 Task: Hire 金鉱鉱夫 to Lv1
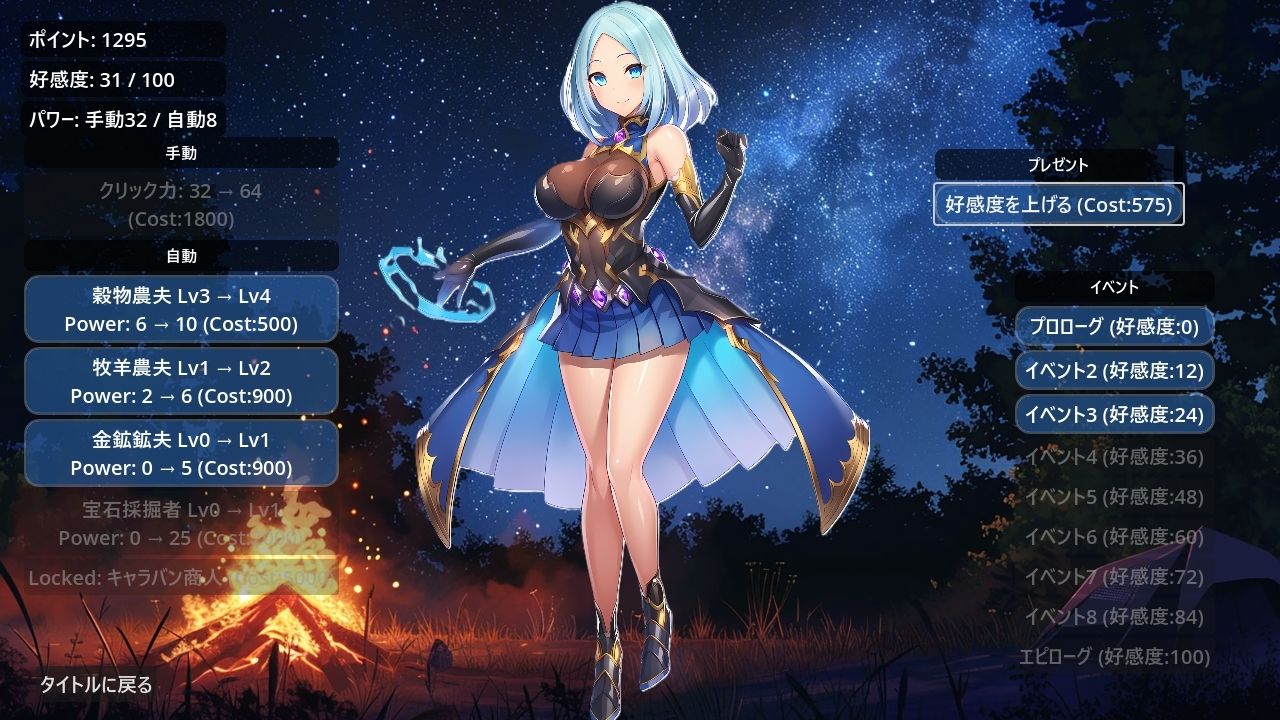point(181,453)
